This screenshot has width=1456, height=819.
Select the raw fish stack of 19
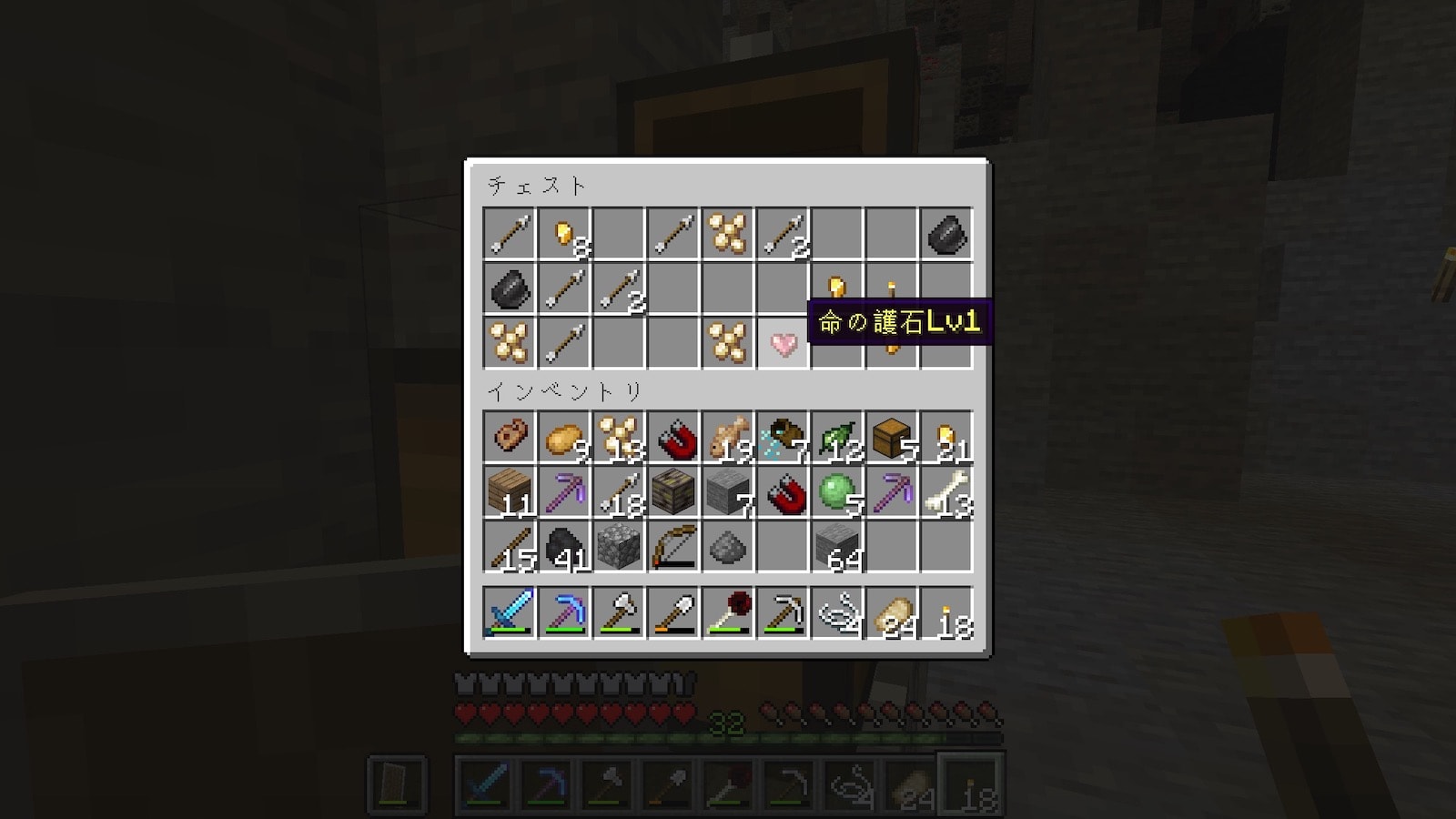coord(728,438)
